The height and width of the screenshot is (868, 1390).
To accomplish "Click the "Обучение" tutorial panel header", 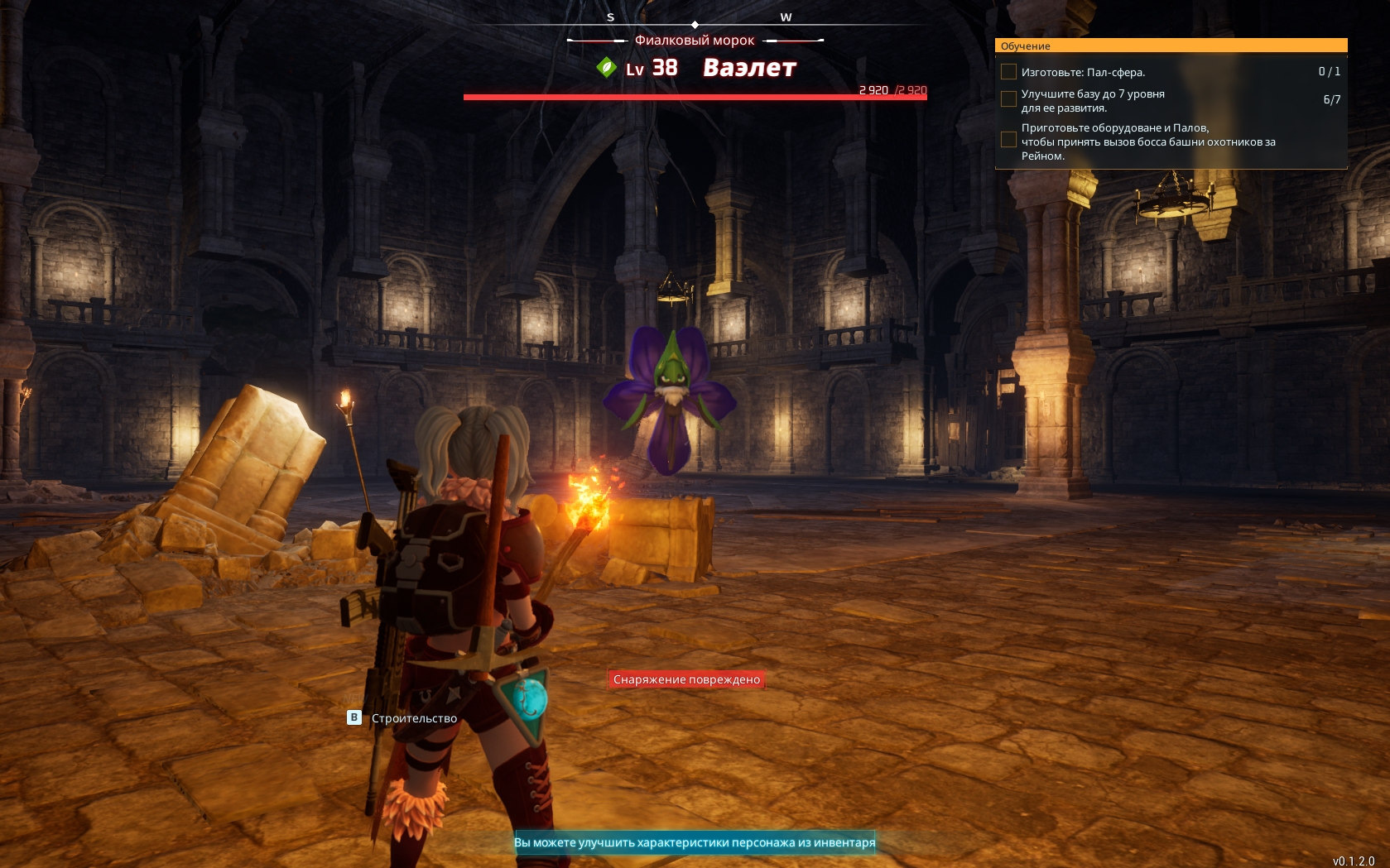I will pos(1171,46).
